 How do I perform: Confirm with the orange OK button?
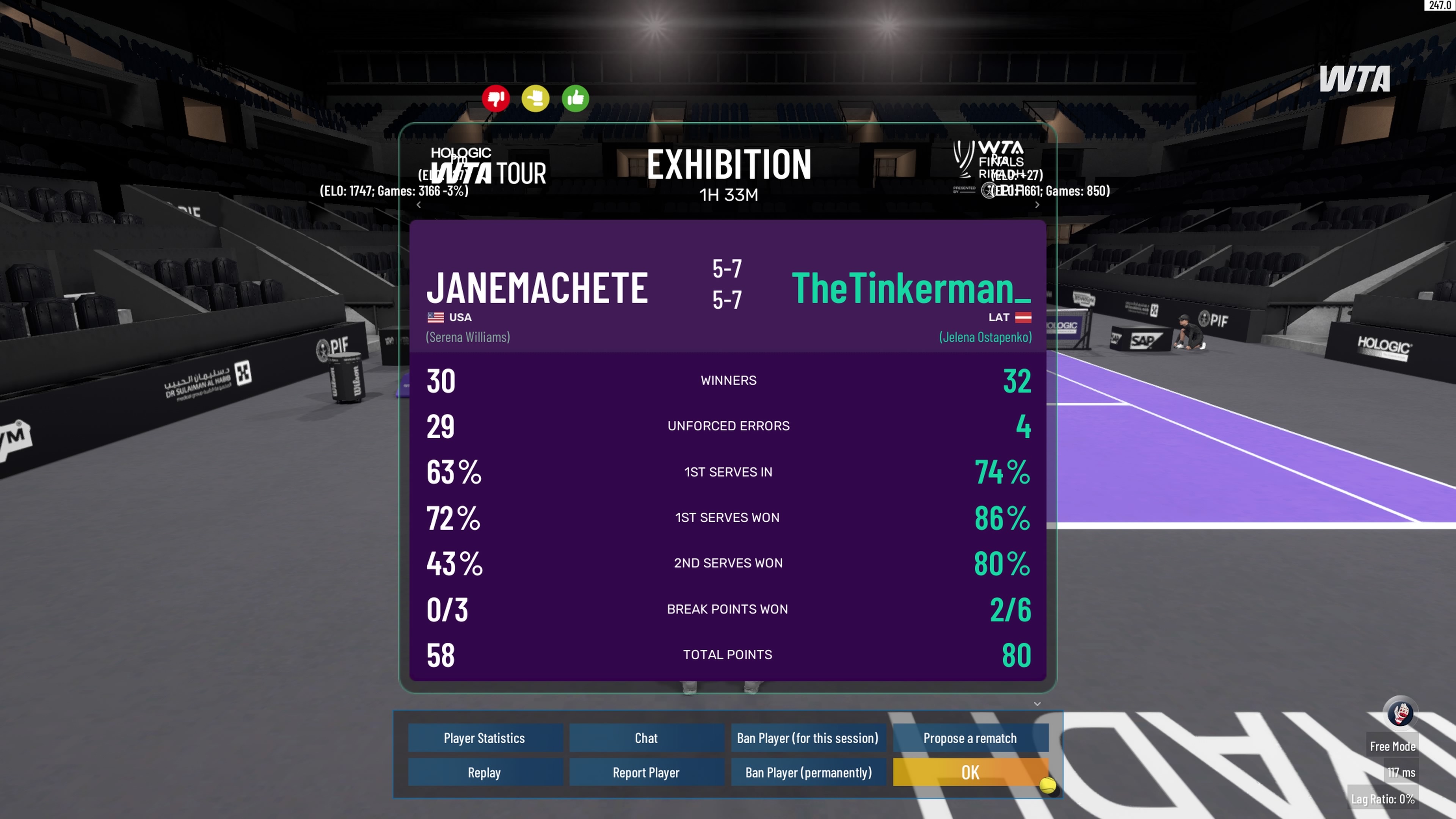[970, 773]
